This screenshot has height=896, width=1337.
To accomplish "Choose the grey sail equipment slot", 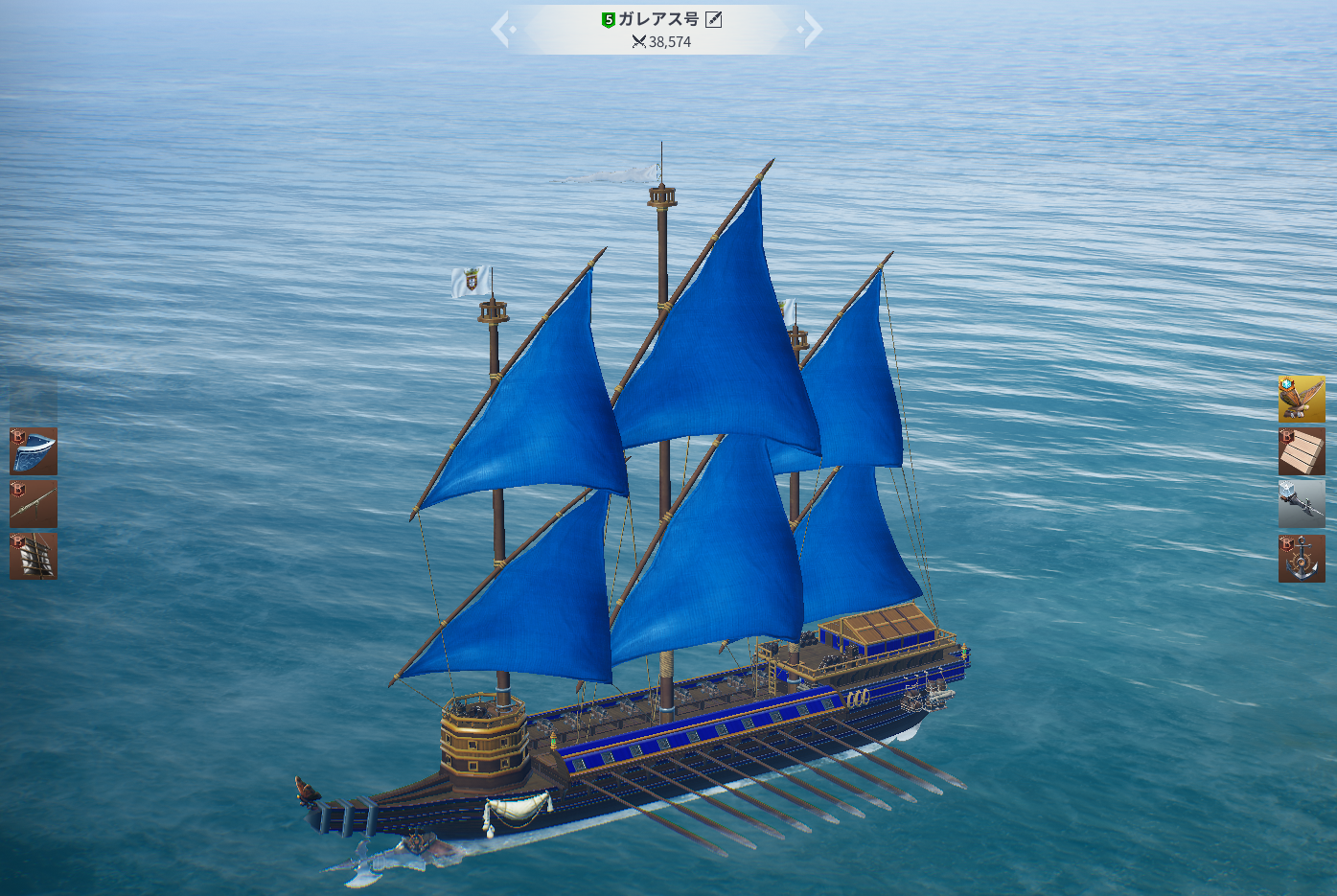I will click(x=34, y=556).
